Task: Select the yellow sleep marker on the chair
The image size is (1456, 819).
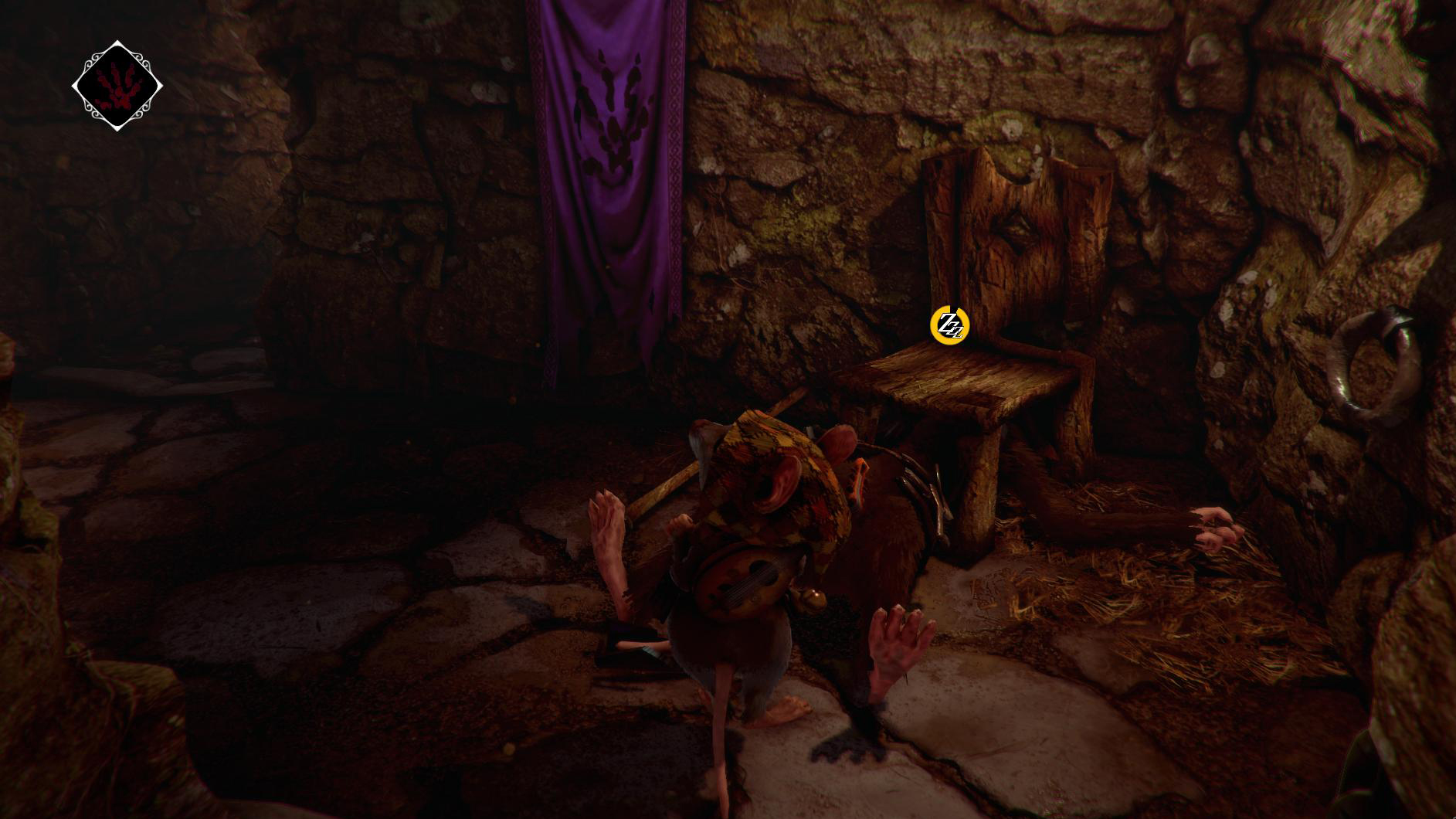Action: point(949,325)
